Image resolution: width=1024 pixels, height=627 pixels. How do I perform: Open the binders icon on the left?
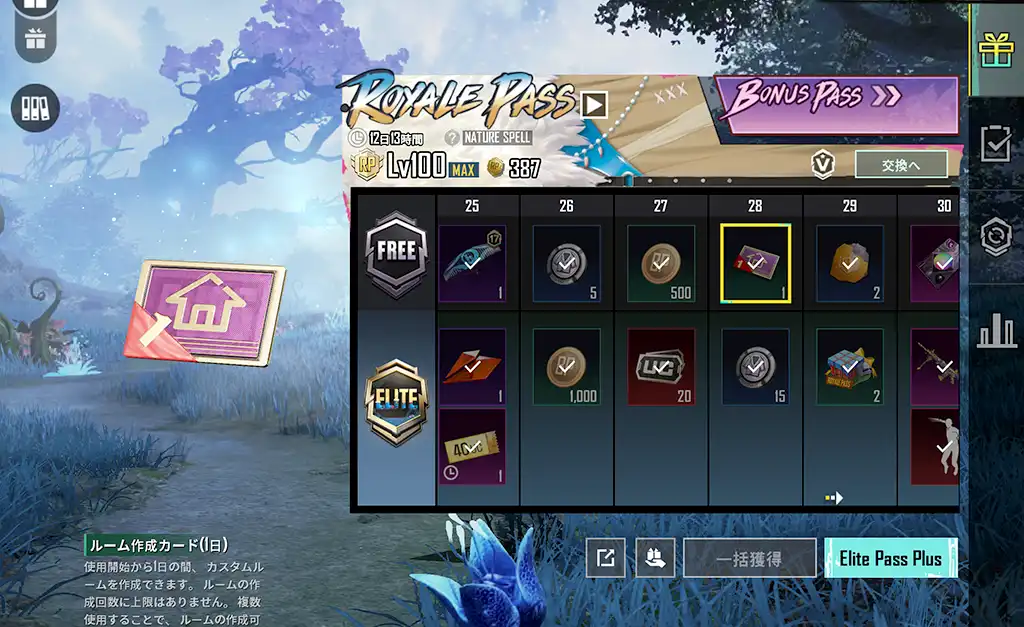[x=35, y=107]
